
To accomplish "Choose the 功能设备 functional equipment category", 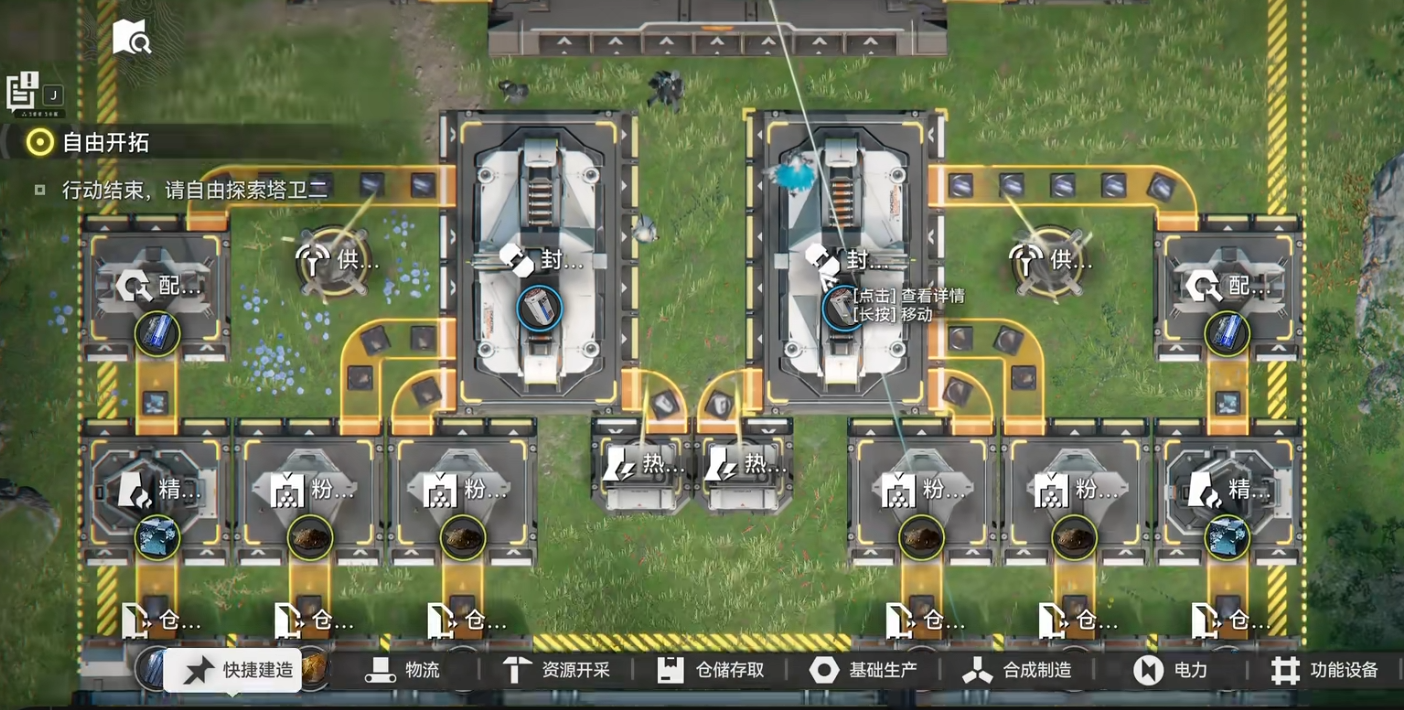I will 1324,670.
